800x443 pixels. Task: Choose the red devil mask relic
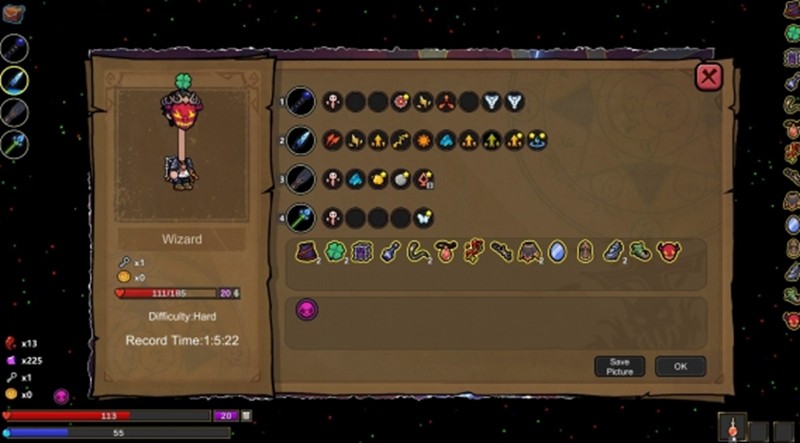(x=668, y=253)
